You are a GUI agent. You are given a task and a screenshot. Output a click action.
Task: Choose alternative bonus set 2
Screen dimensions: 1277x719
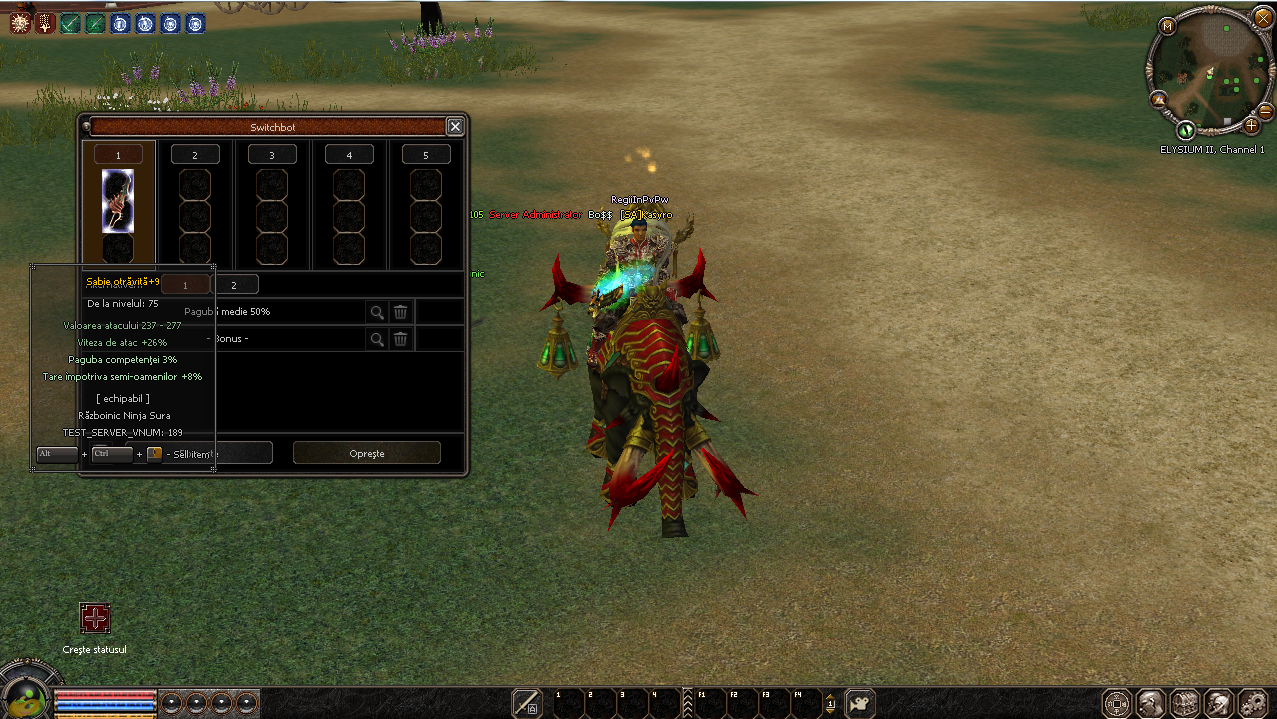(x=235, y=285)
